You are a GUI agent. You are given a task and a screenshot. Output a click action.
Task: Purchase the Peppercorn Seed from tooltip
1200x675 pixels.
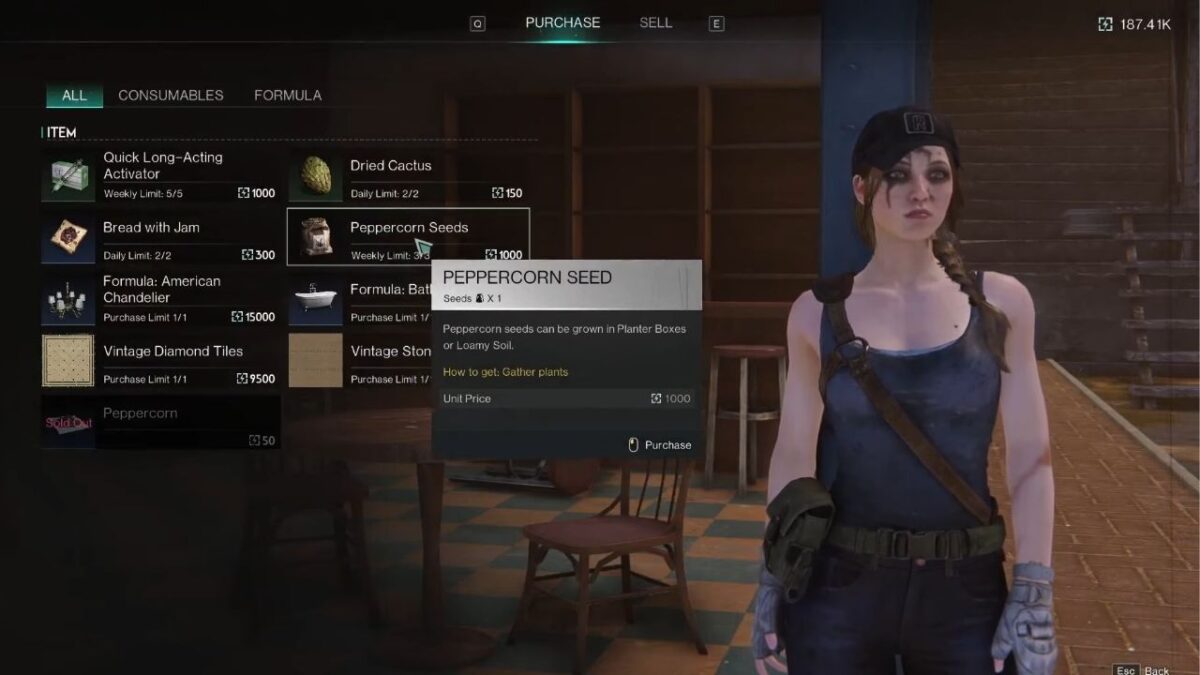pos(660,445)
